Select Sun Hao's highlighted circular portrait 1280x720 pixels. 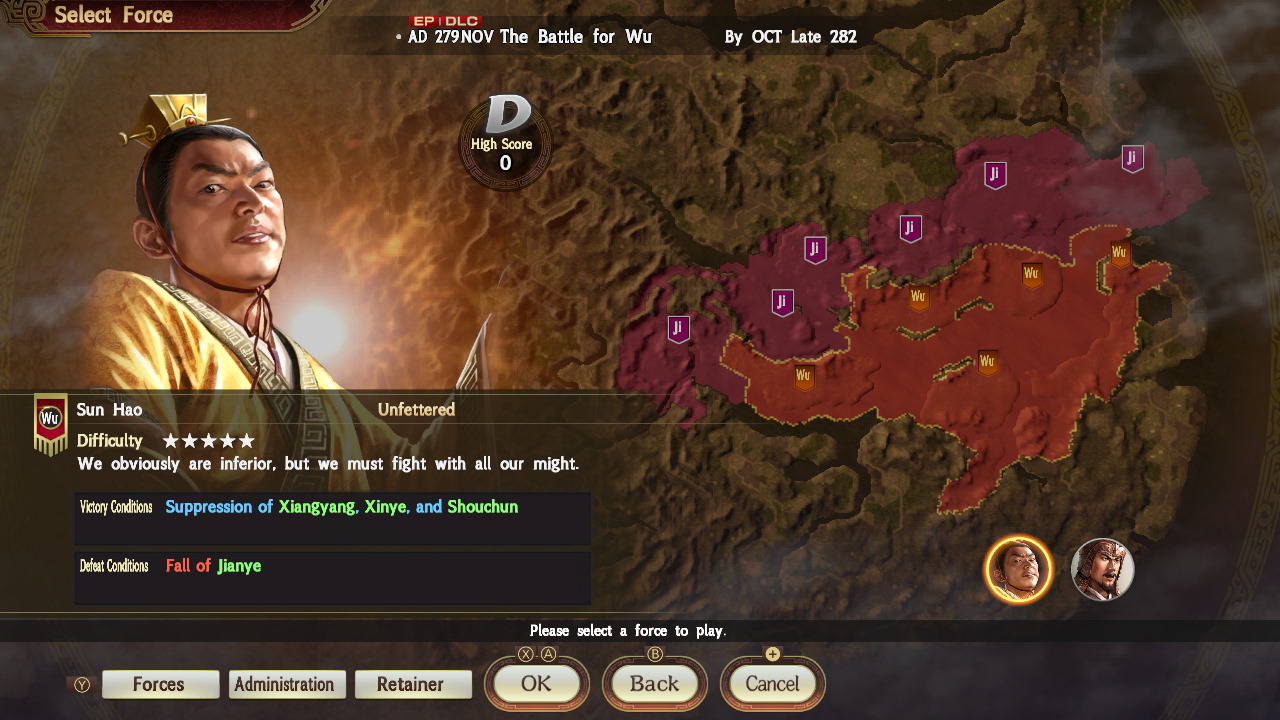coord(1019,568)
